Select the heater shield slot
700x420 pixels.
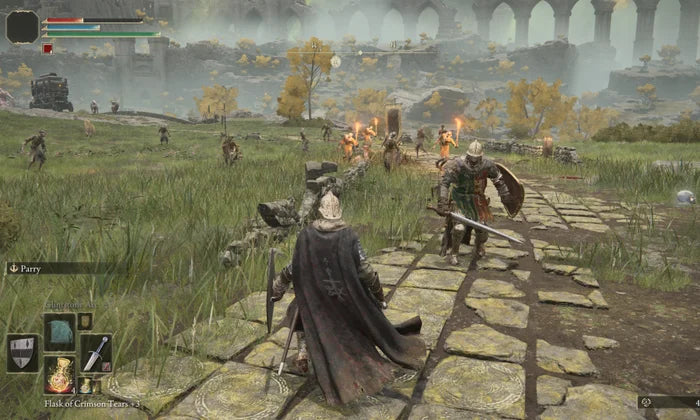[x=22, y=352]
